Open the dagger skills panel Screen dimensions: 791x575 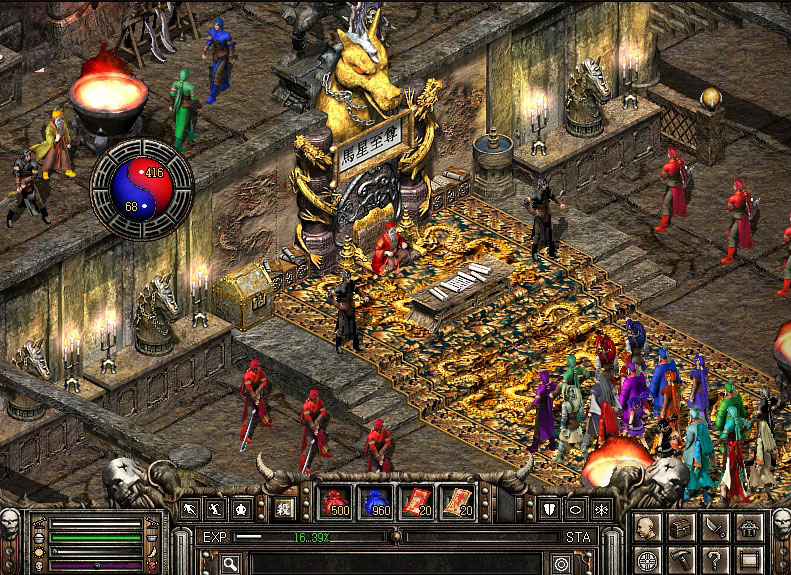715,526
